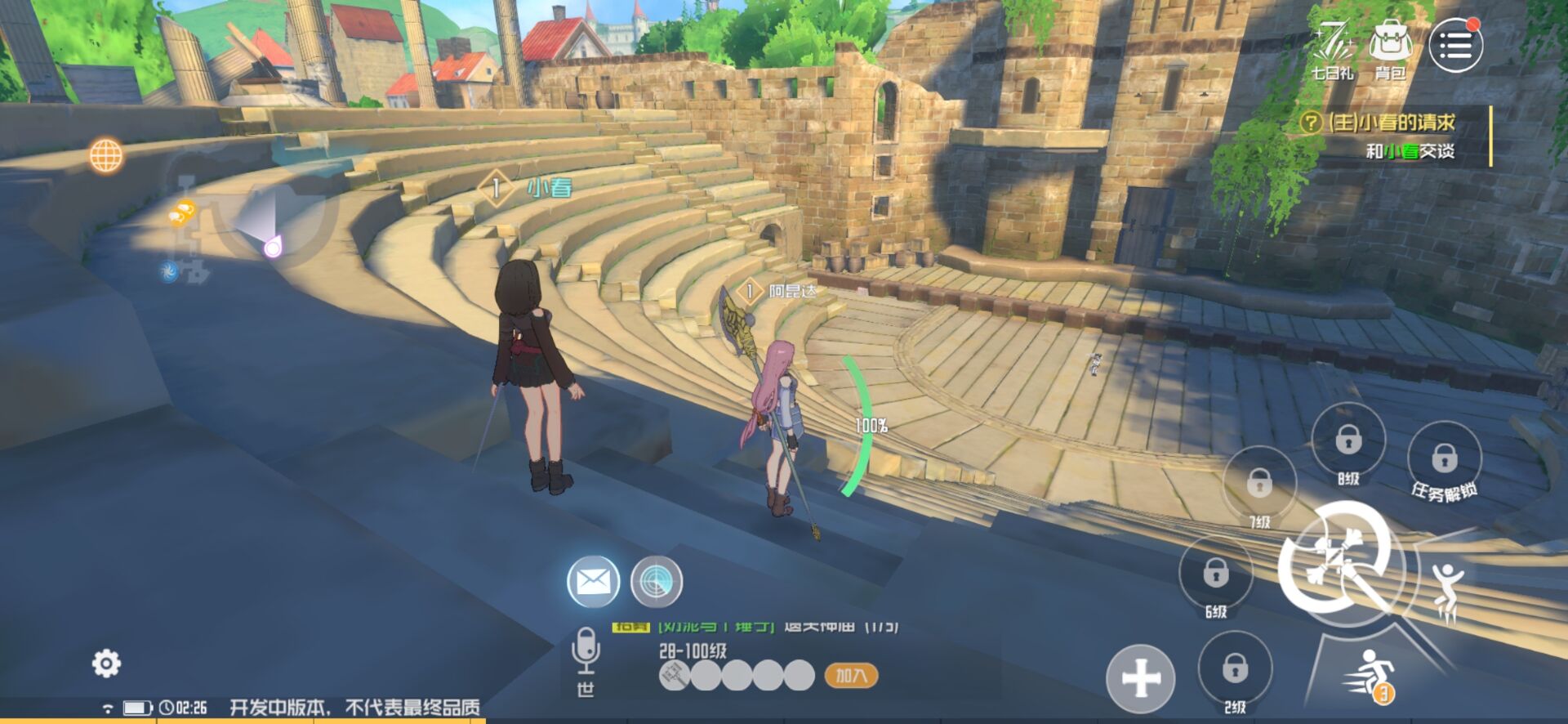Select the 小春的请求 quest tracker
Screen dimensions: 1568x724
point(1392,136)
